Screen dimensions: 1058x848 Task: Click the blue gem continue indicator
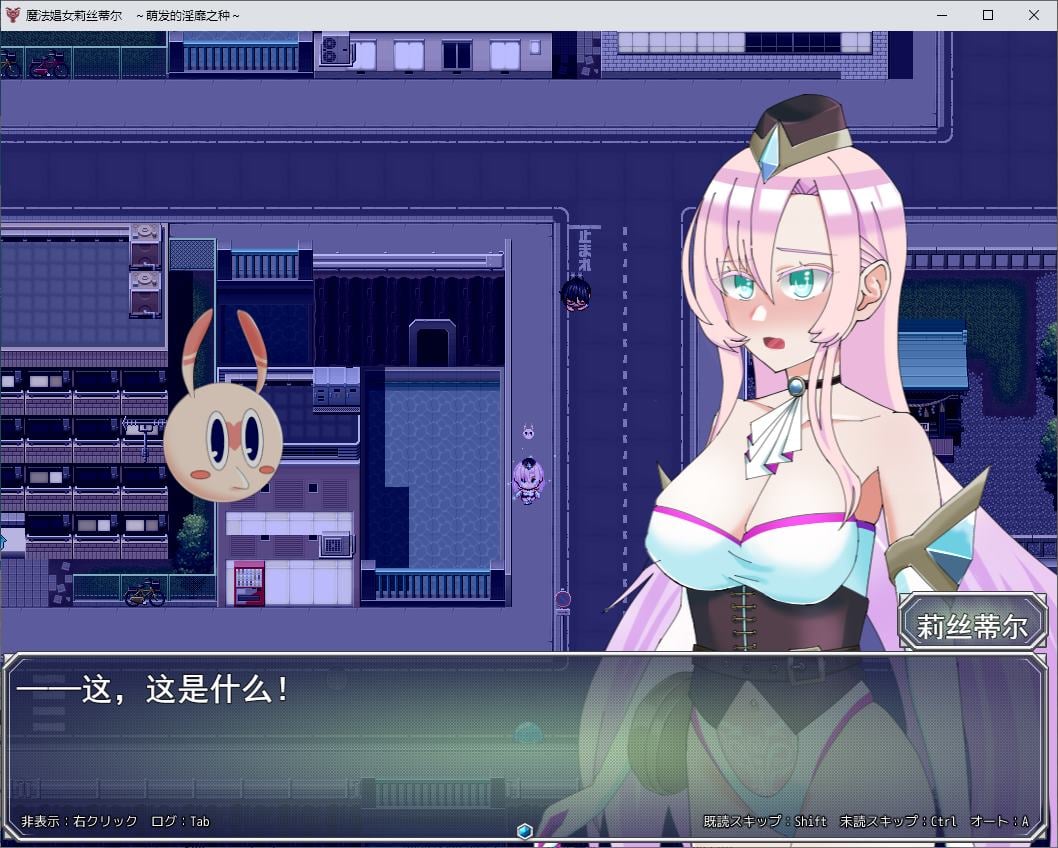pos(525,831)
